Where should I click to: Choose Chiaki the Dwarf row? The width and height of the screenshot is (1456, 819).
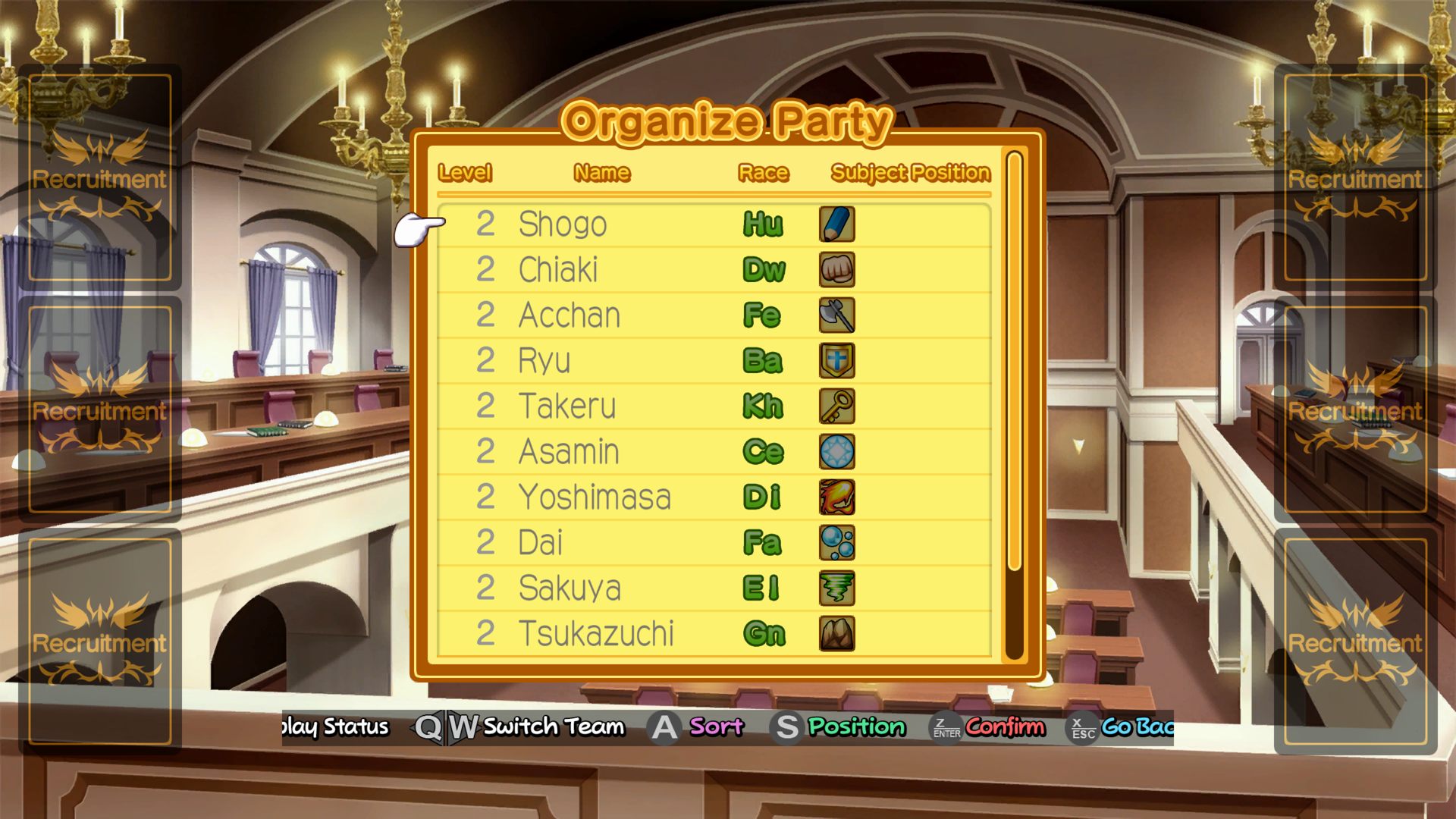pyautogui.click(x=558, y=270)
